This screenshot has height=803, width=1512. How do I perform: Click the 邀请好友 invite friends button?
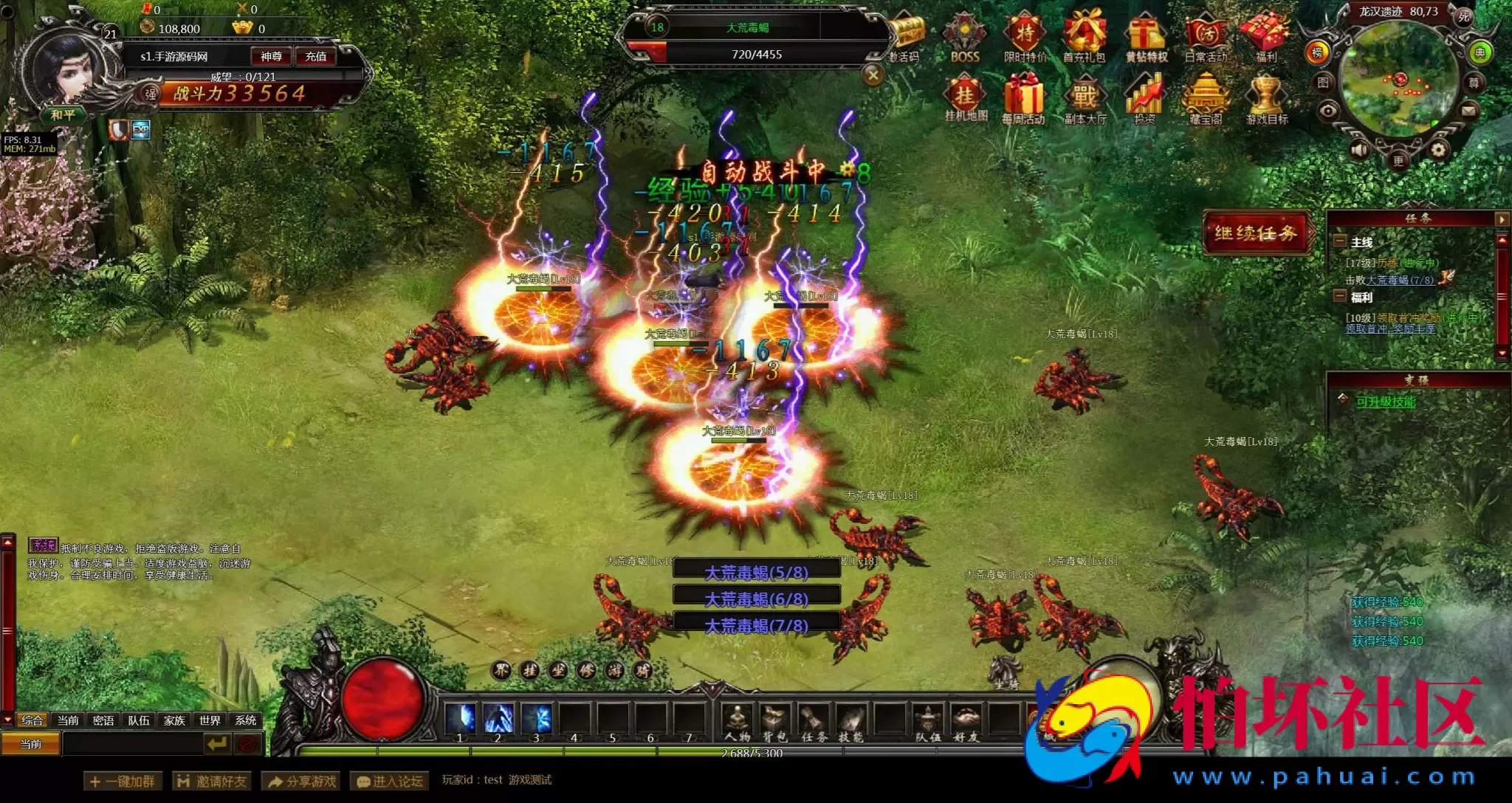(x=212, y=781)
